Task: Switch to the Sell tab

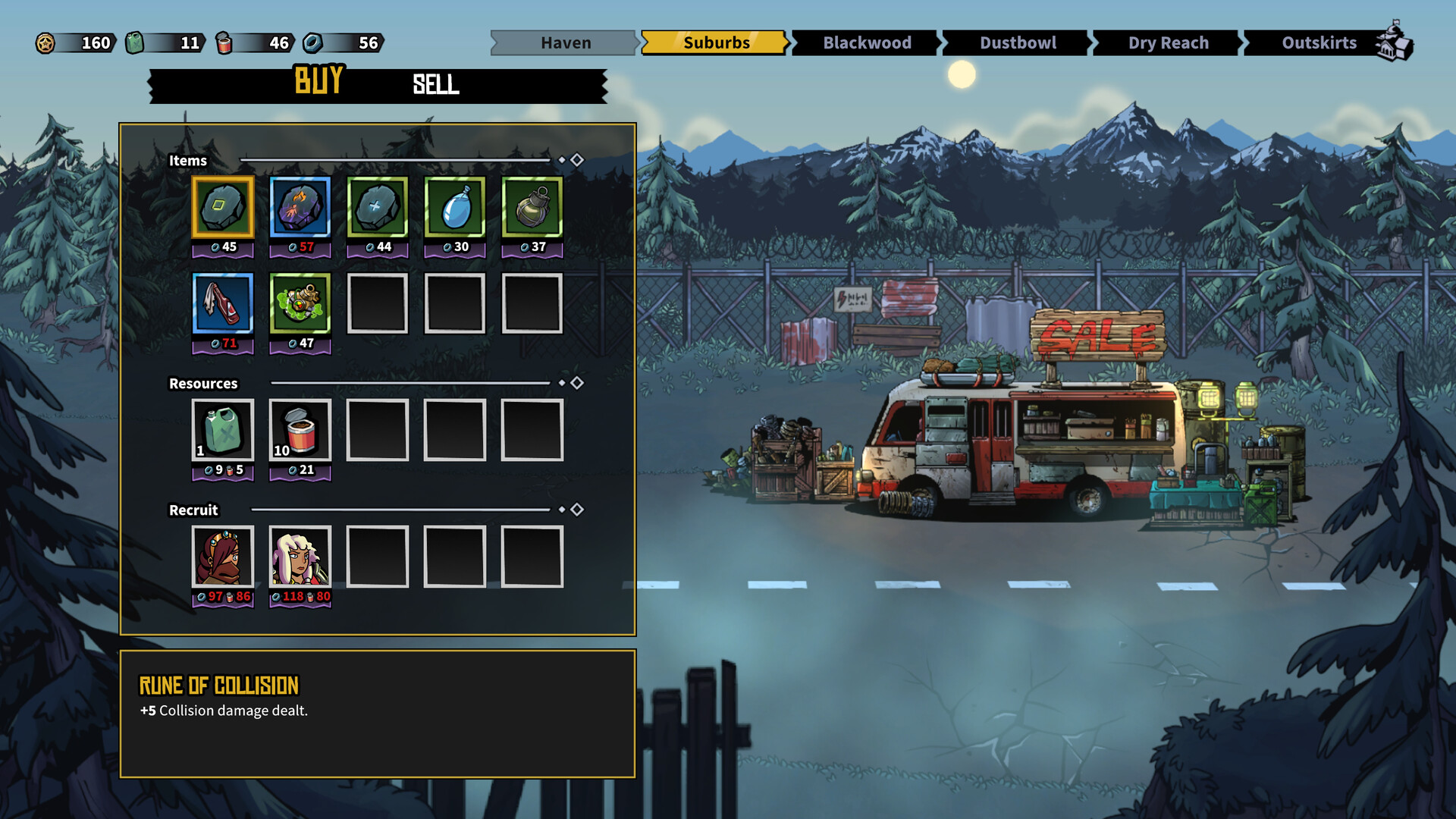Action: [435, 84]
